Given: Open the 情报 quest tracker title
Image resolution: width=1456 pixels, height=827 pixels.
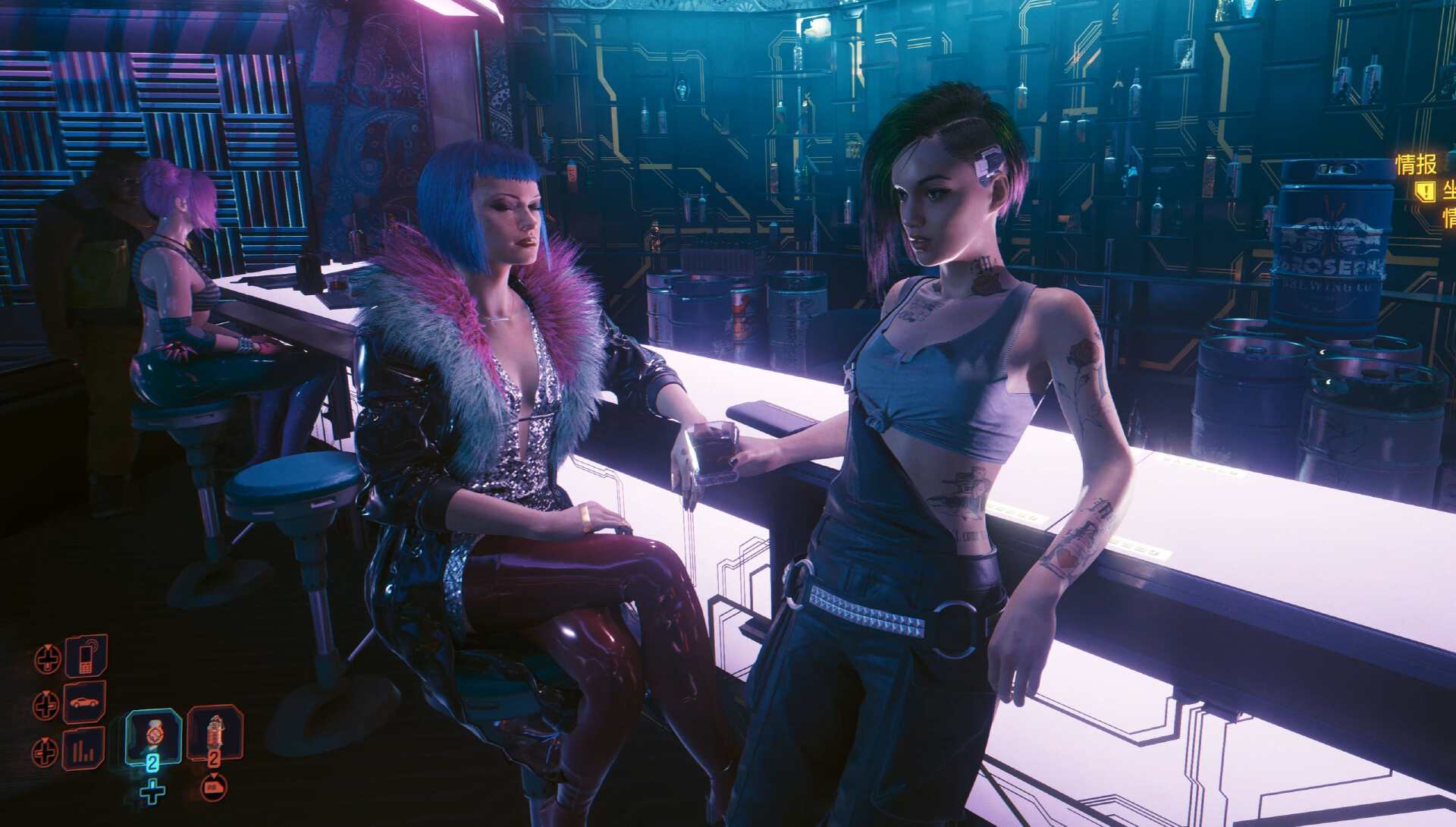Looking at the screenshot, I should tap(1416, 165).
